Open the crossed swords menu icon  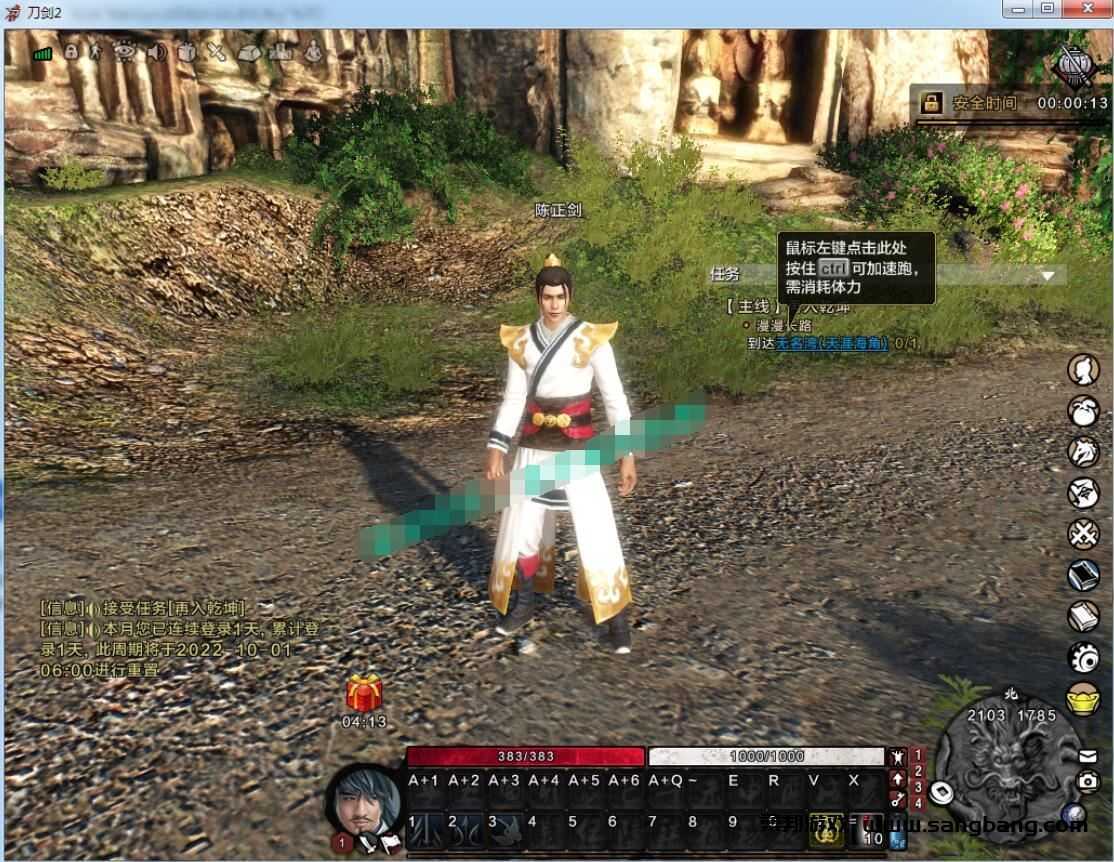click(x=1083, y=534)
